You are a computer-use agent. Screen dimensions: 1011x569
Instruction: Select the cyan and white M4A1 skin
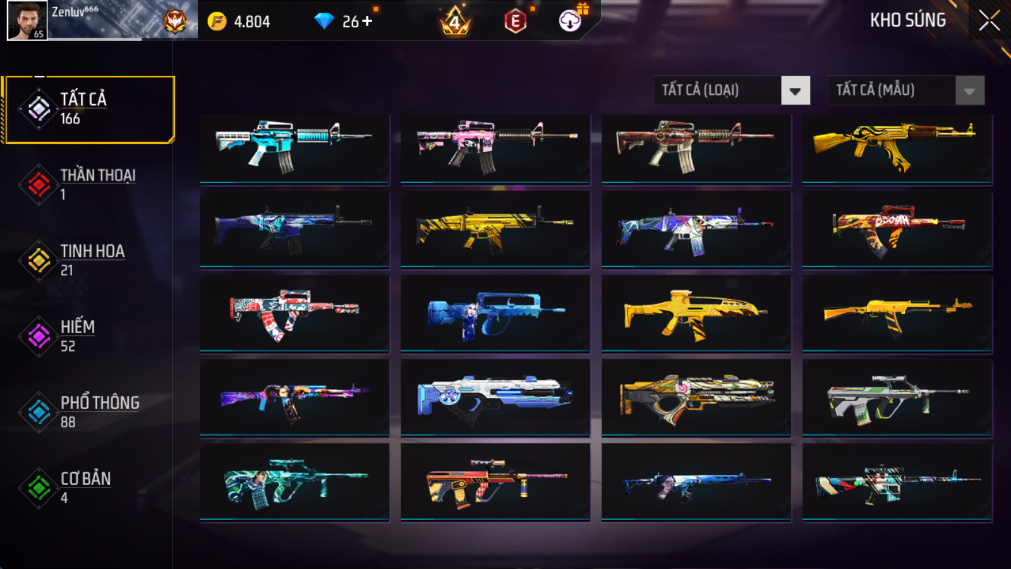(x=294, y=147)
